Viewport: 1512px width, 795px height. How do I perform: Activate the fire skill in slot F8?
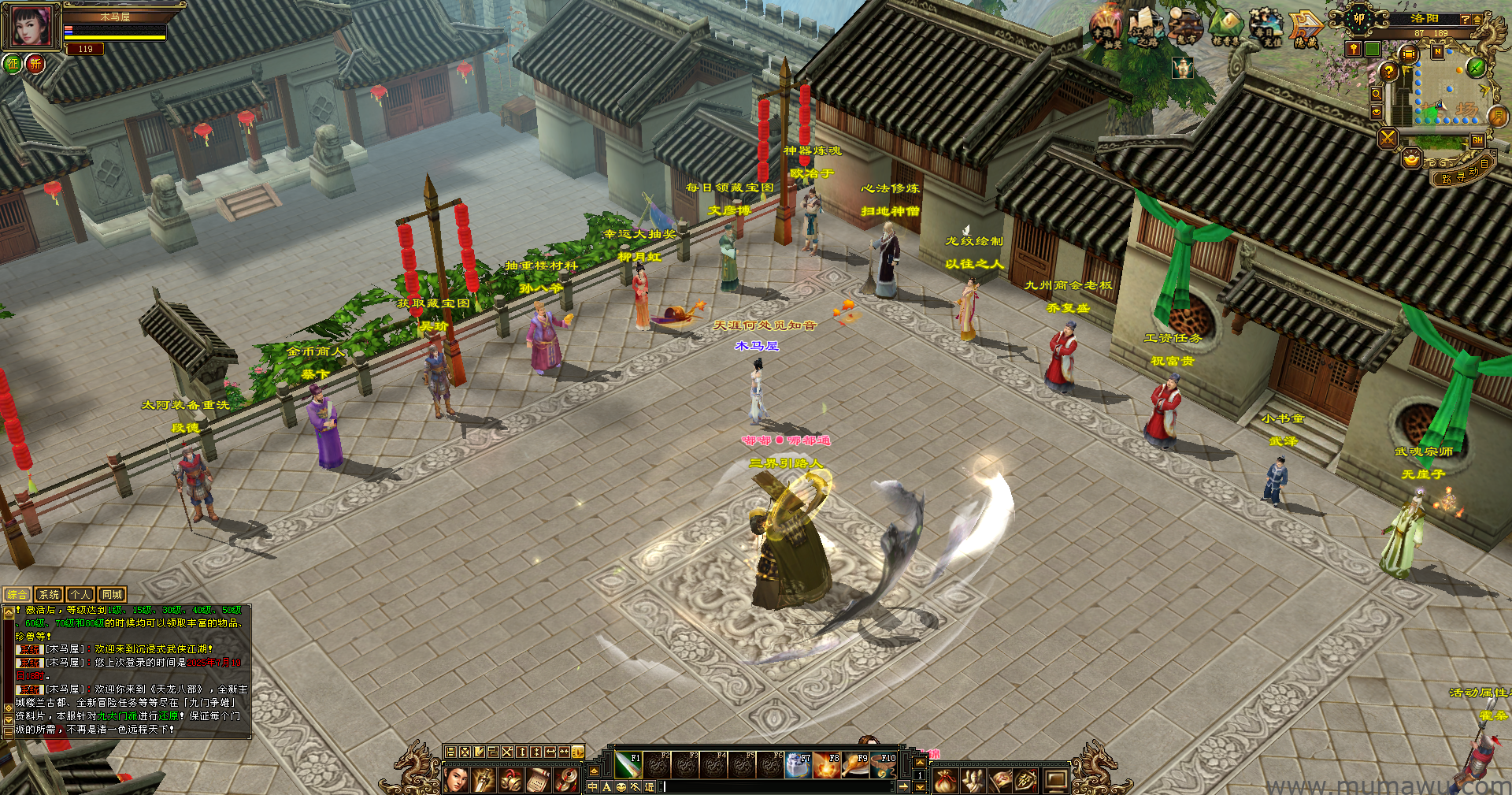(826, 765)
